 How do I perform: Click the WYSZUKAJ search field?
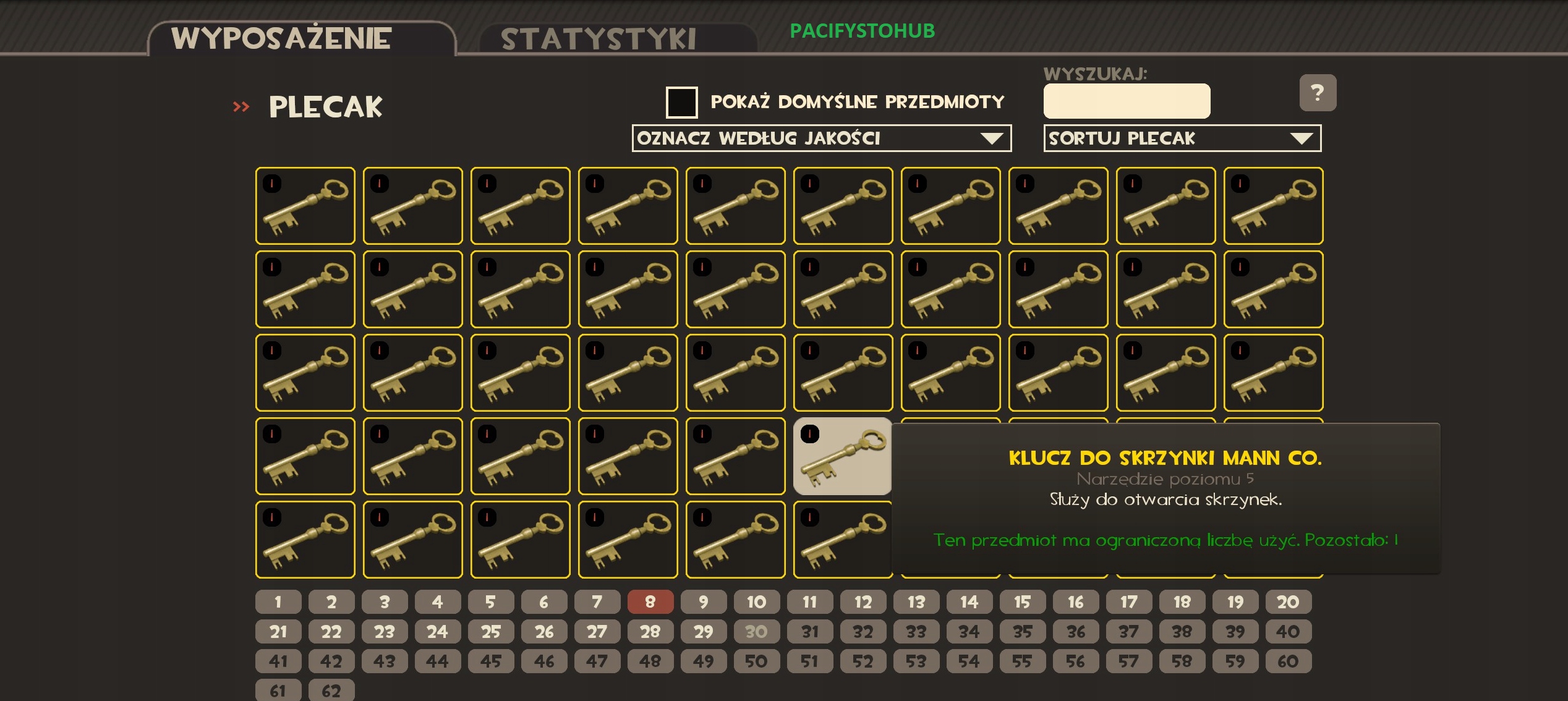[1127, 101]
